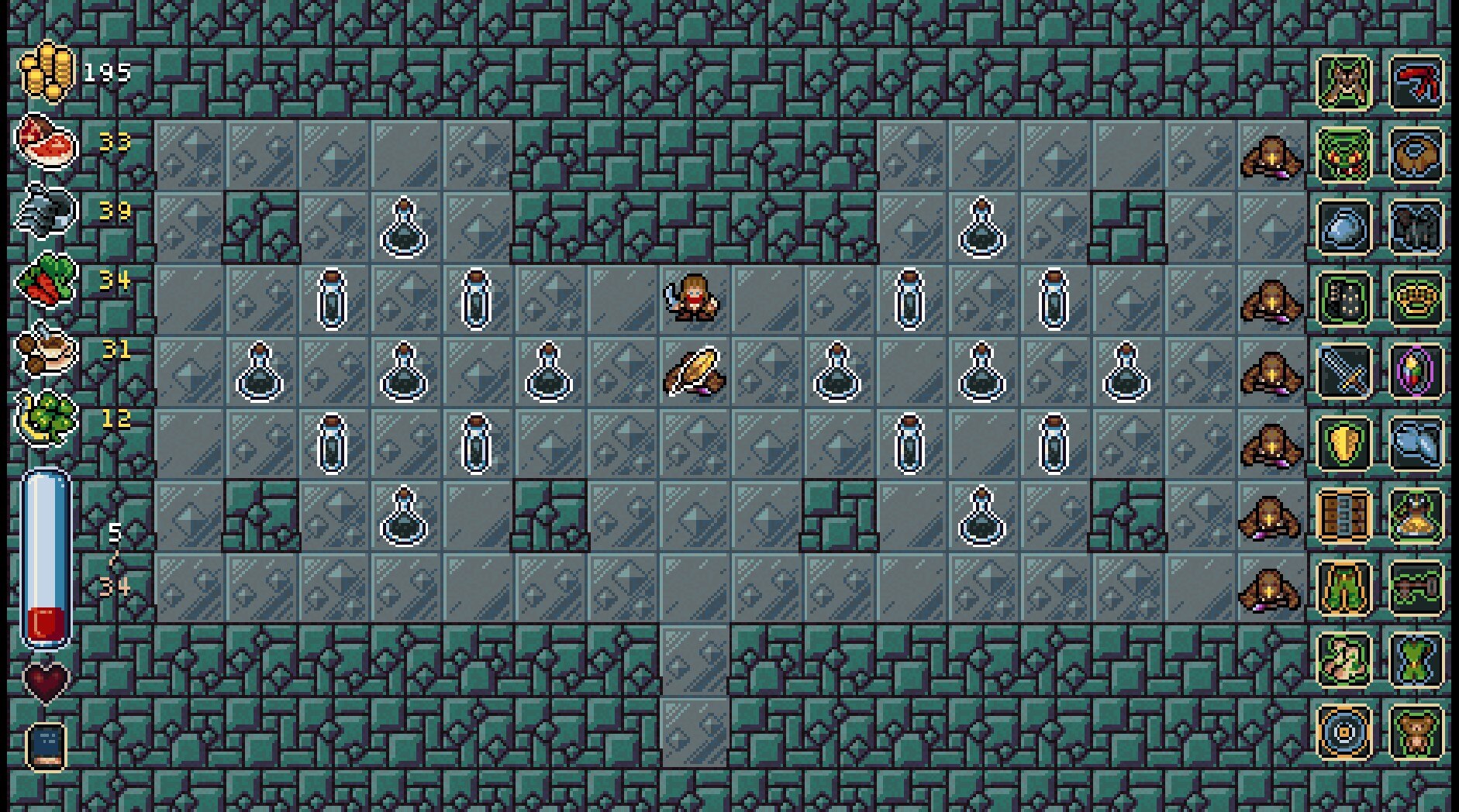The height and width of the screenshot is (812, 1459).
Task: Select the fox mask item slot
Action: coord(1344,83)
